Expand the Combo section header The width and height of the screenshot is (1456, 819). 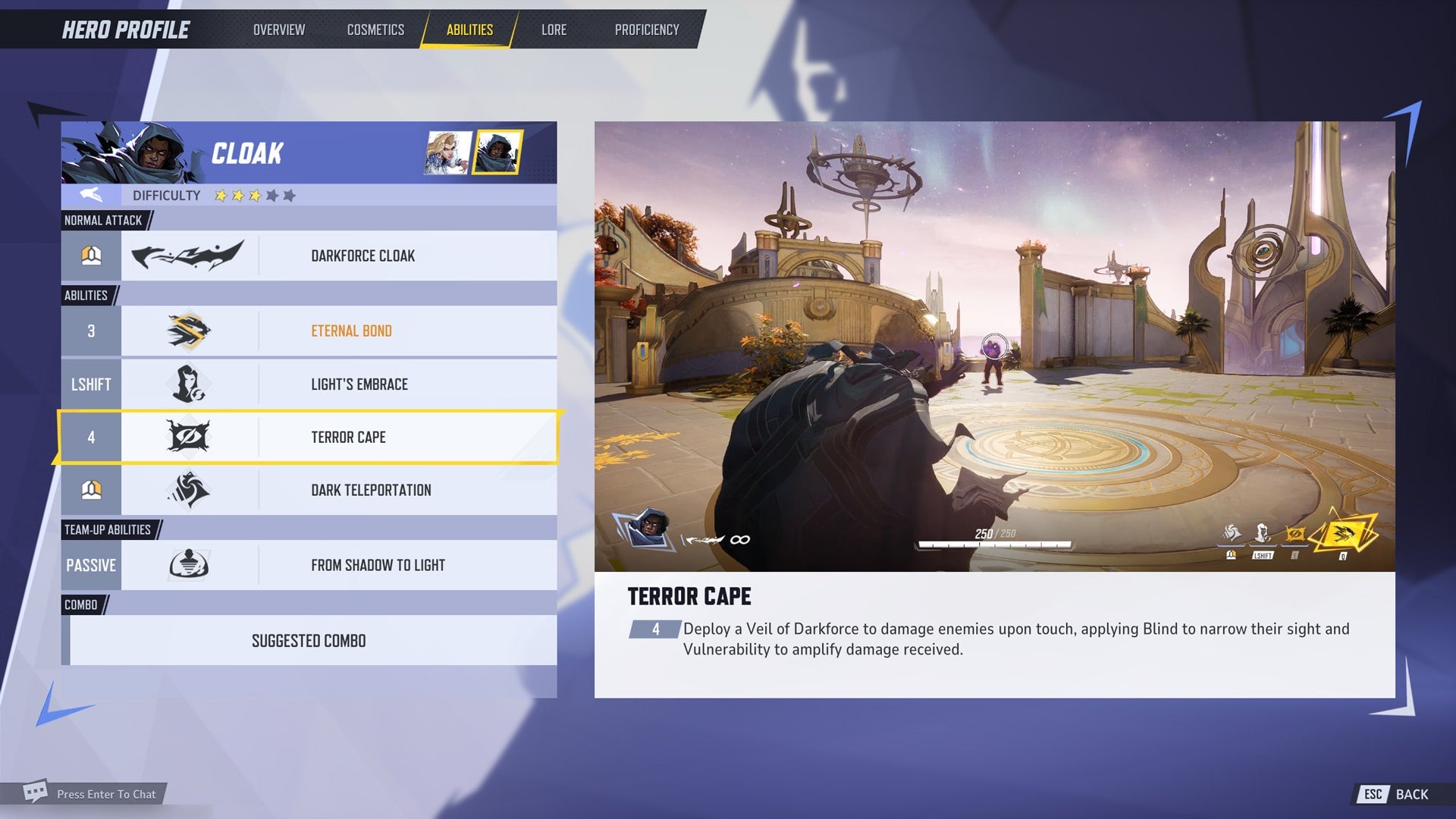(80, 605)
